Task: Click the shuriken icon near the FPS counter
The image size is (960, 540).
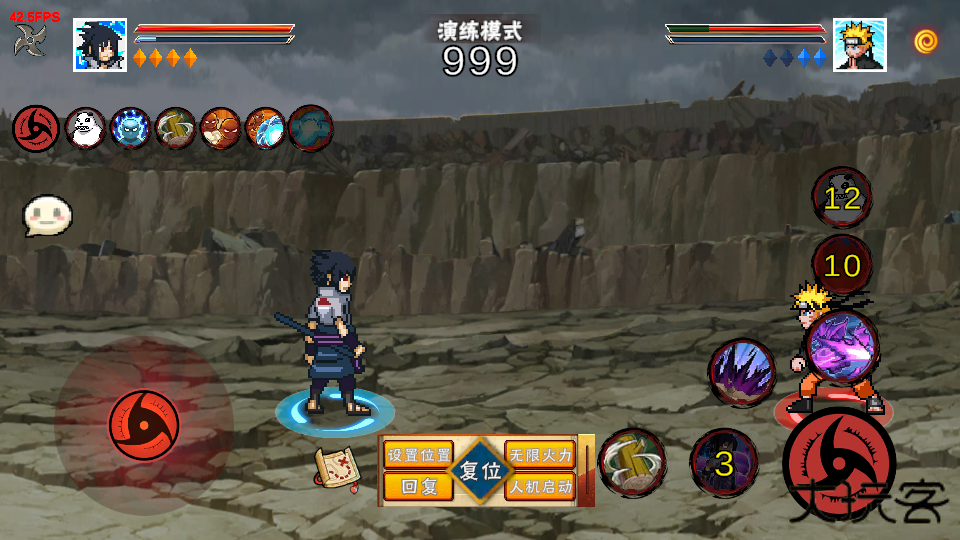Action: (30, 40)
